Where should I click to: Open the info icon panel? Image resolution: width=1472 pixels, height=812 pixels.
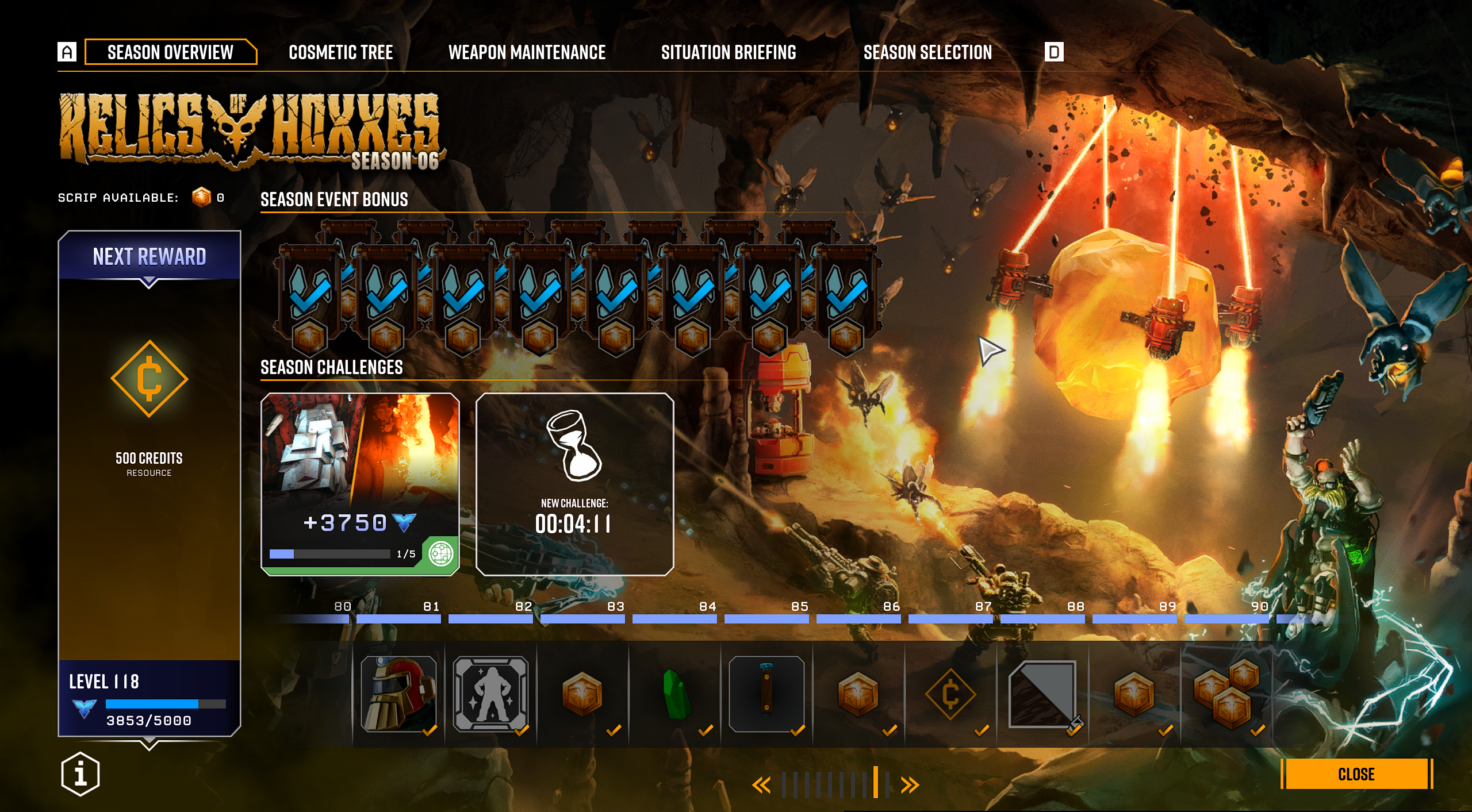80,773
